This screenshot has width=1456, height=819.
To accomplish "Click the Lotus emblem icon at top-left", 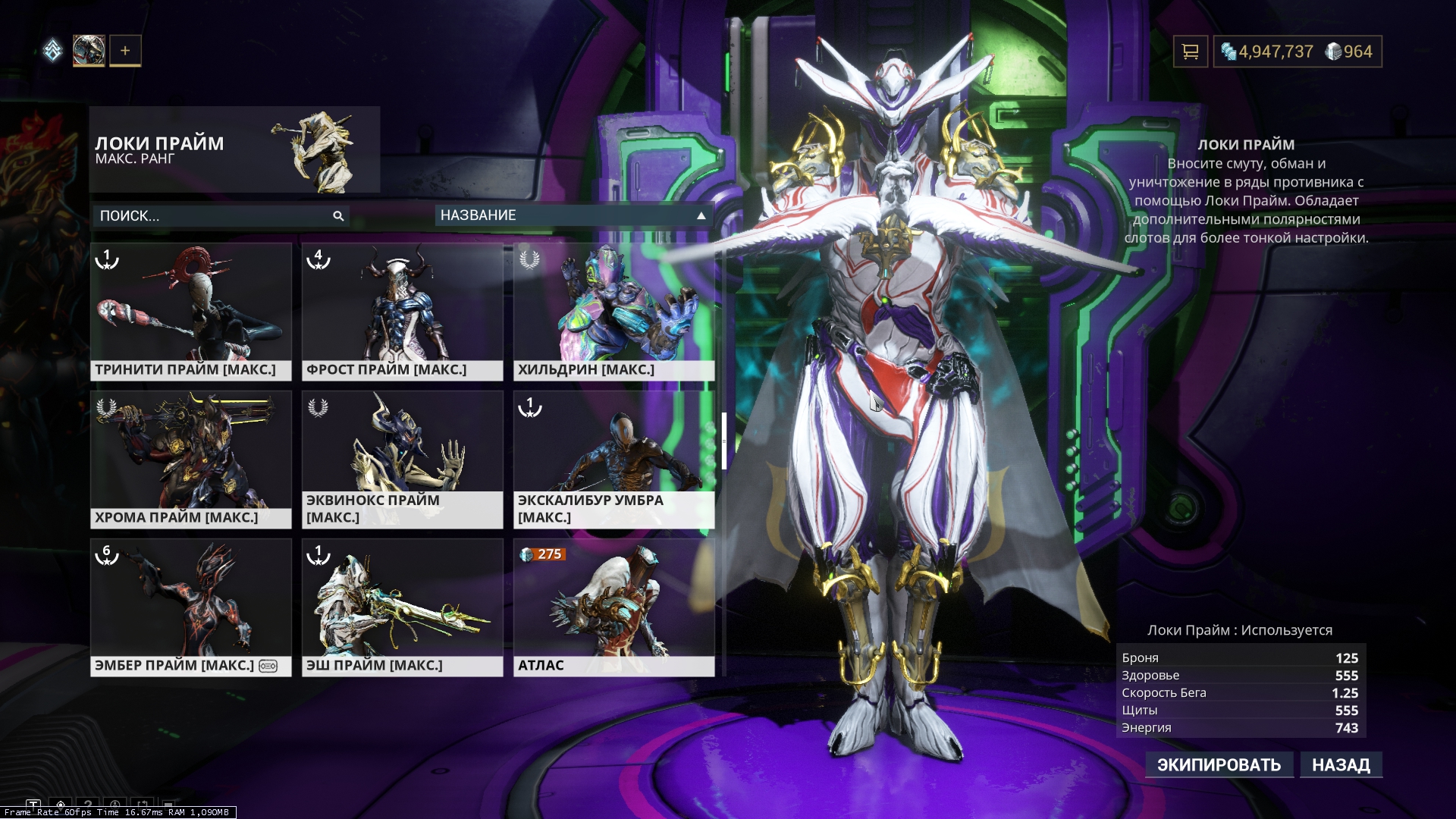I will click(x=53, y=51).
